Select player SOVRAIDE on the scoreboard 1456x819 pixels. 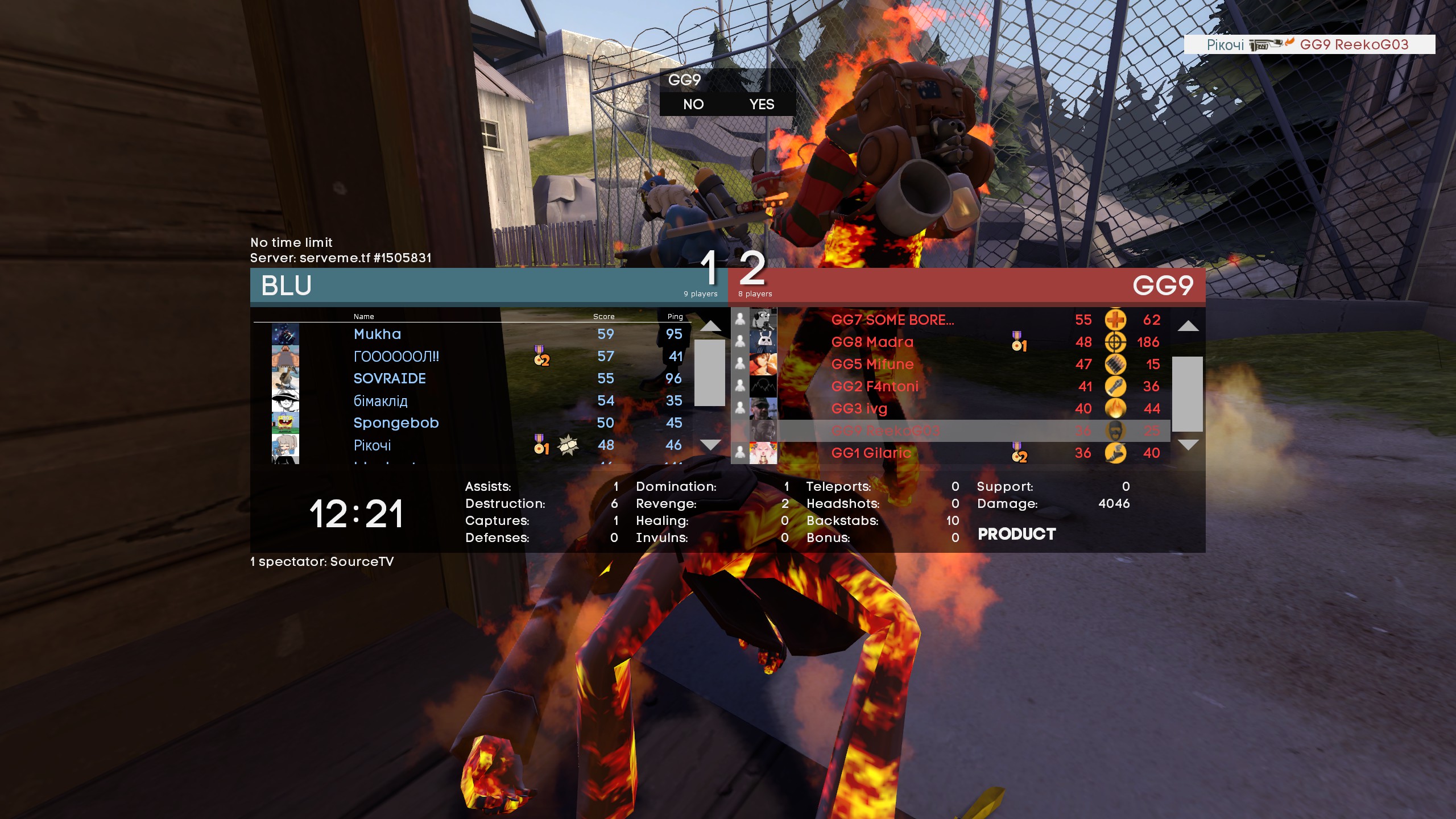point(390,379)
